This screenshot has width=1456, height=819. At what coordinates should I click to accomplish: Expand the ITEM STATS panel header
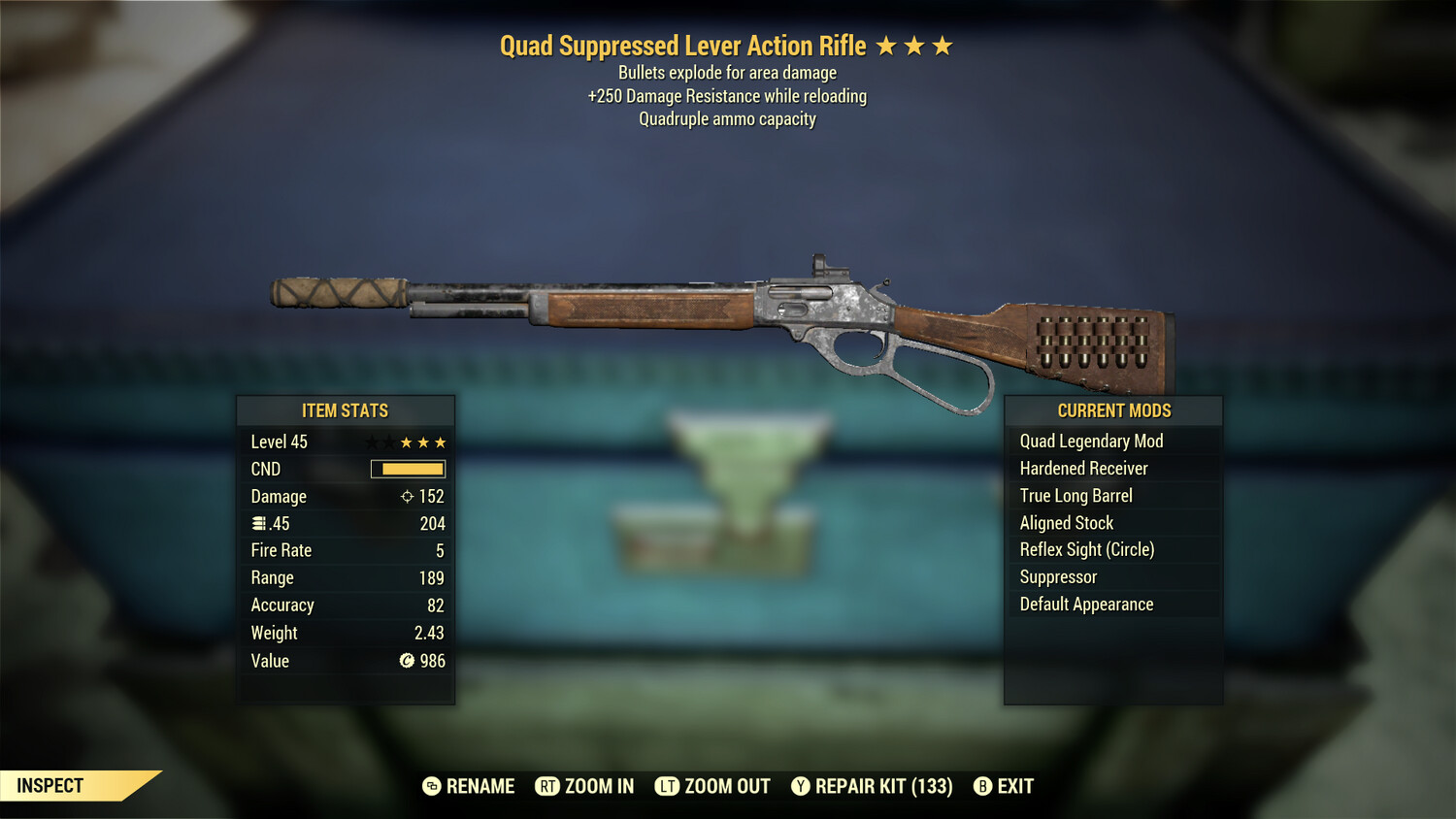point(346,410)
